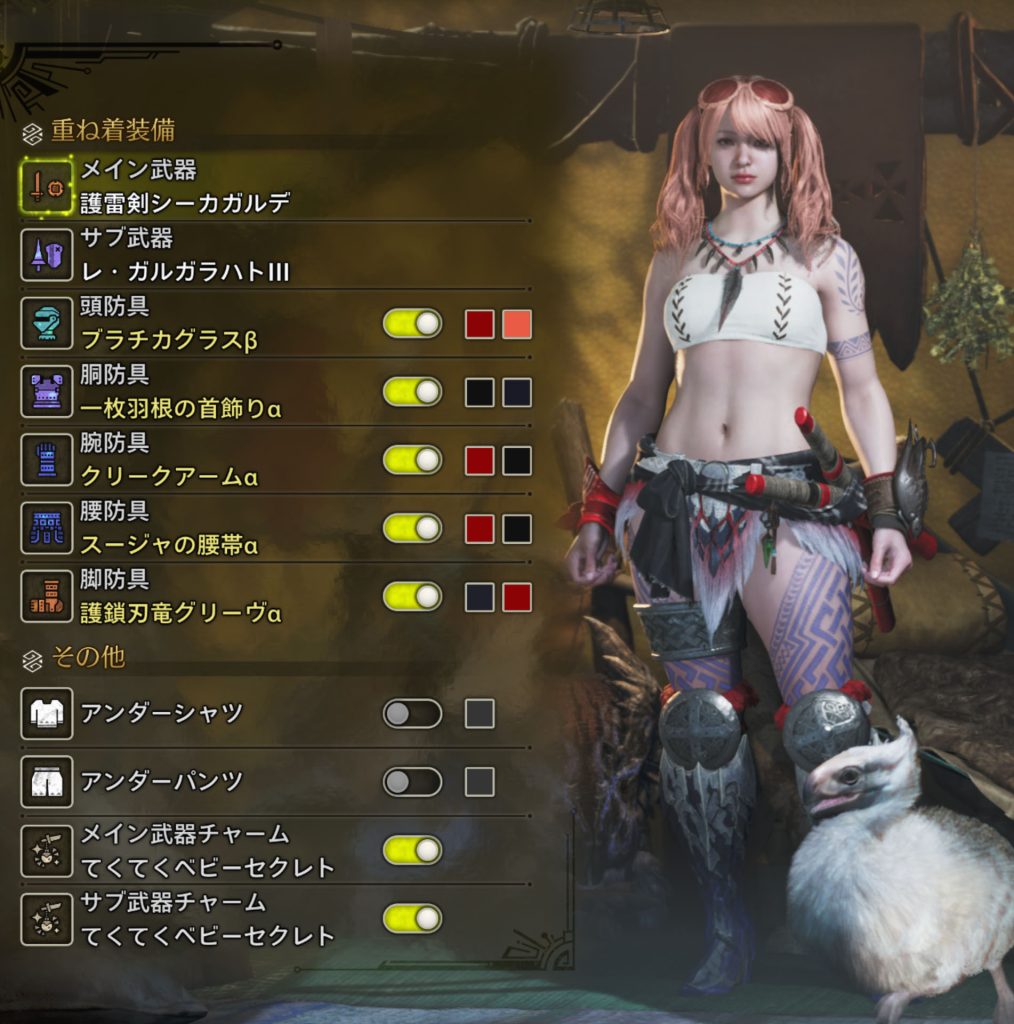Enable the アンダーシャツ undershirt toggle
The width and height of the screenshot is (1014, 1024).
pos(412,713)
